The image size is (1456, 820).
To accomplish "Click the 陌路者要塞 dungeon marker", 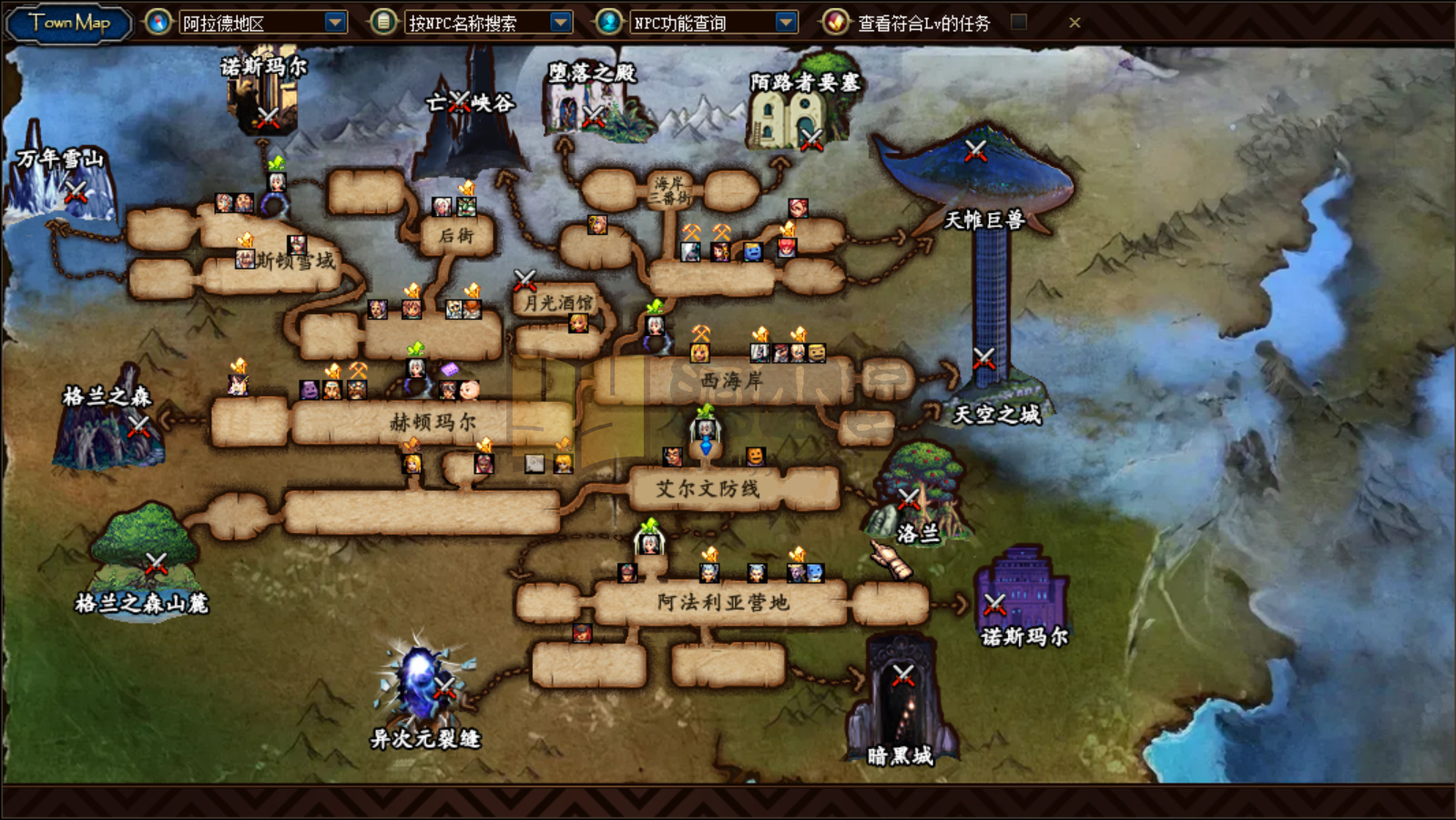I will [x=810, y=138].
